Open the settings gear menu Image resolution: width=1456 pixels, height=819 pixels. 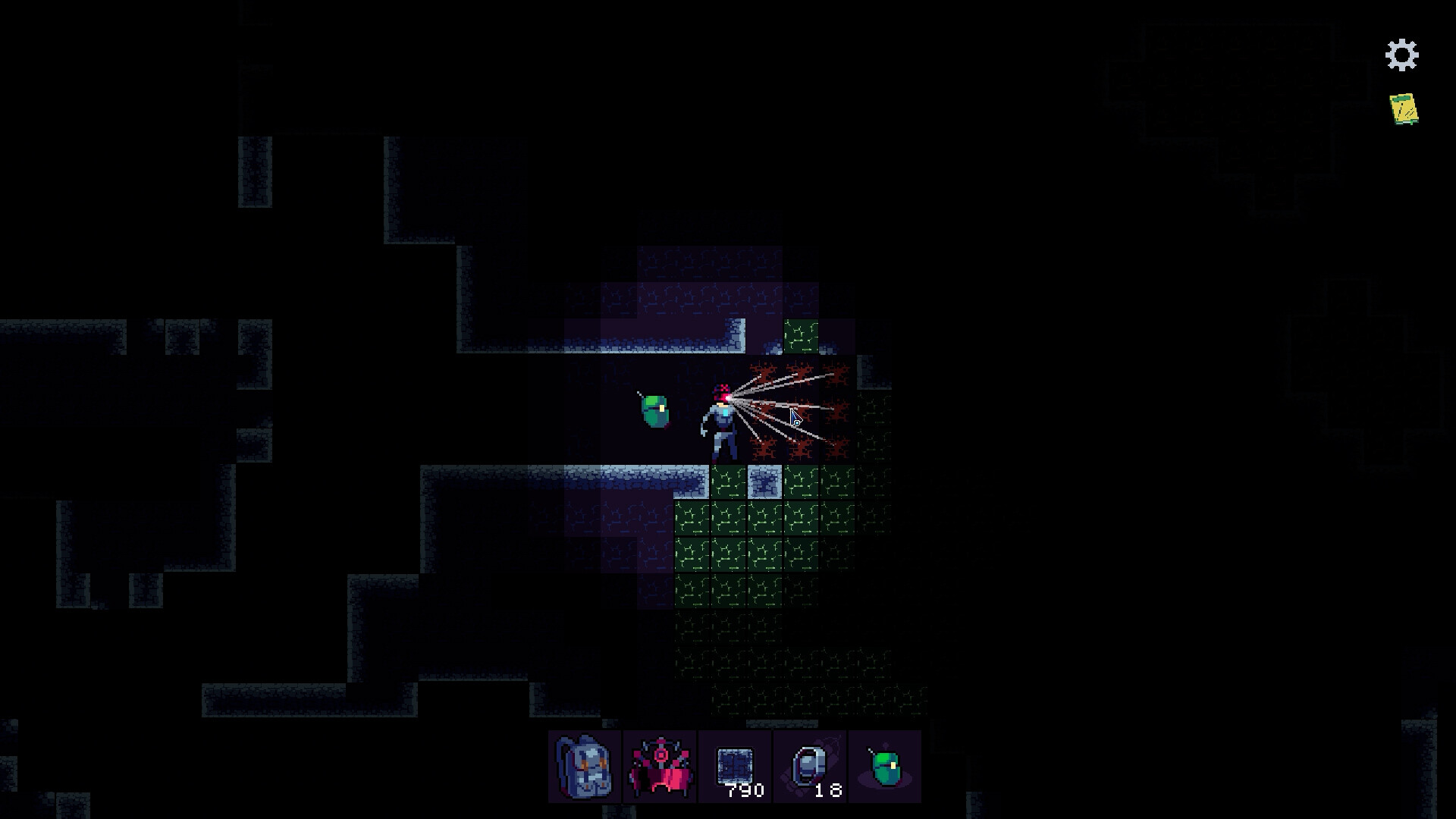click(x=1402, y=54)
